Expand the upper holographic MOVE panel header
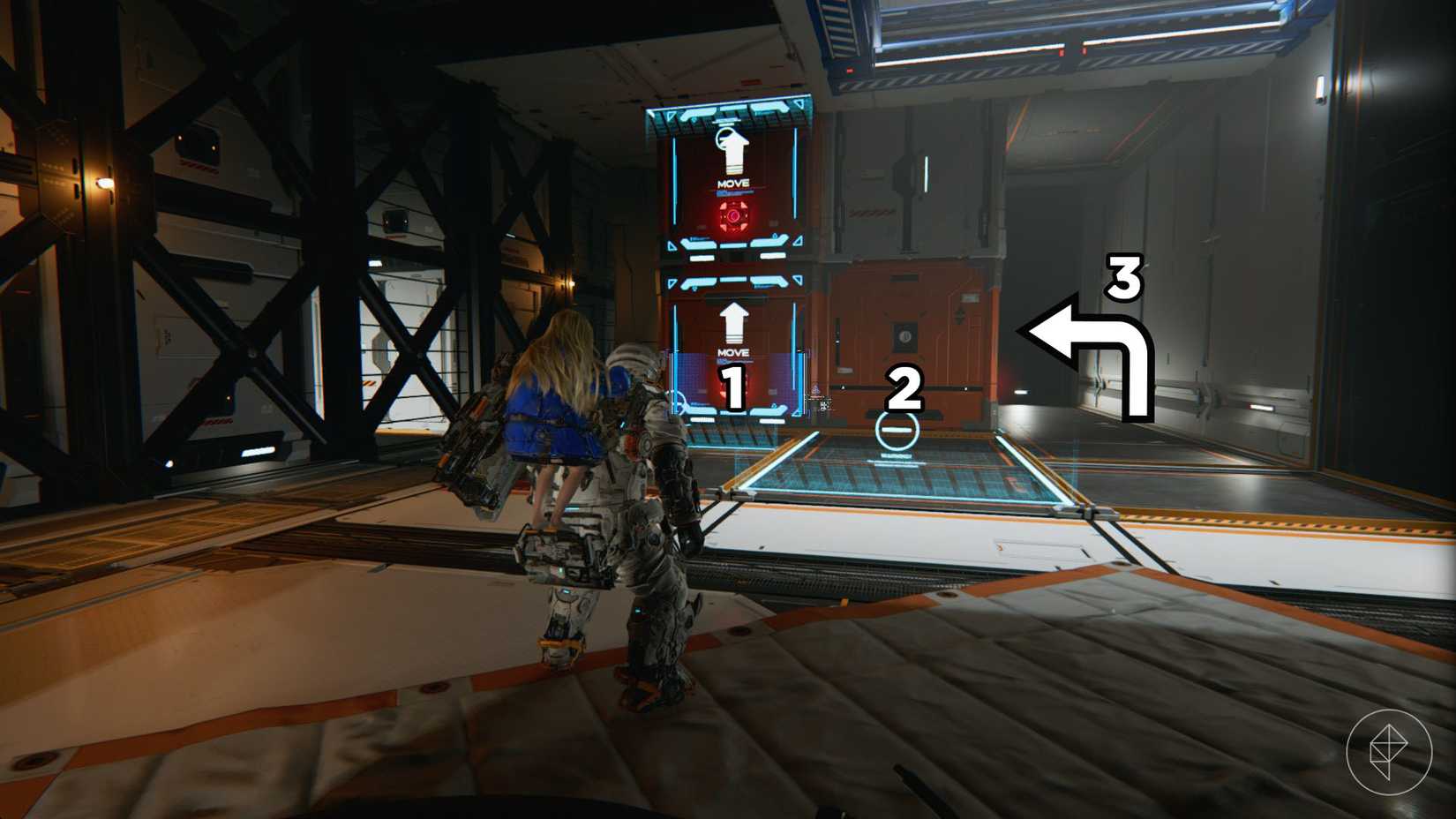The height and width of the screenshot is (819, 1456). point(733,110)
